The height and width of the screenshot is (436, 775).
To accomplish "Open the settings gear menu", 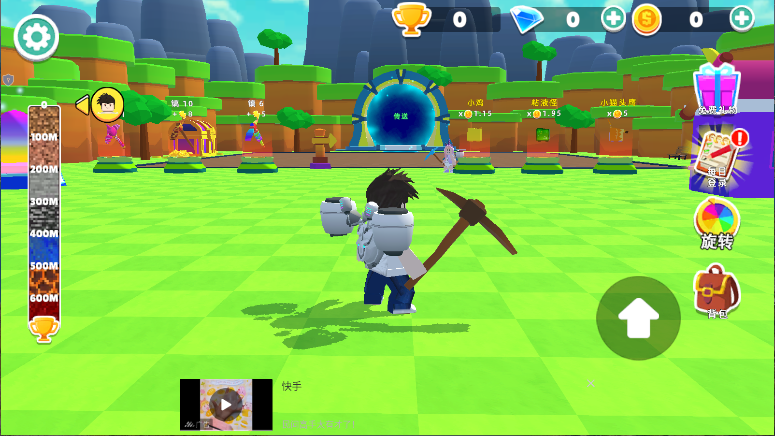I will [x=36, y=37].
